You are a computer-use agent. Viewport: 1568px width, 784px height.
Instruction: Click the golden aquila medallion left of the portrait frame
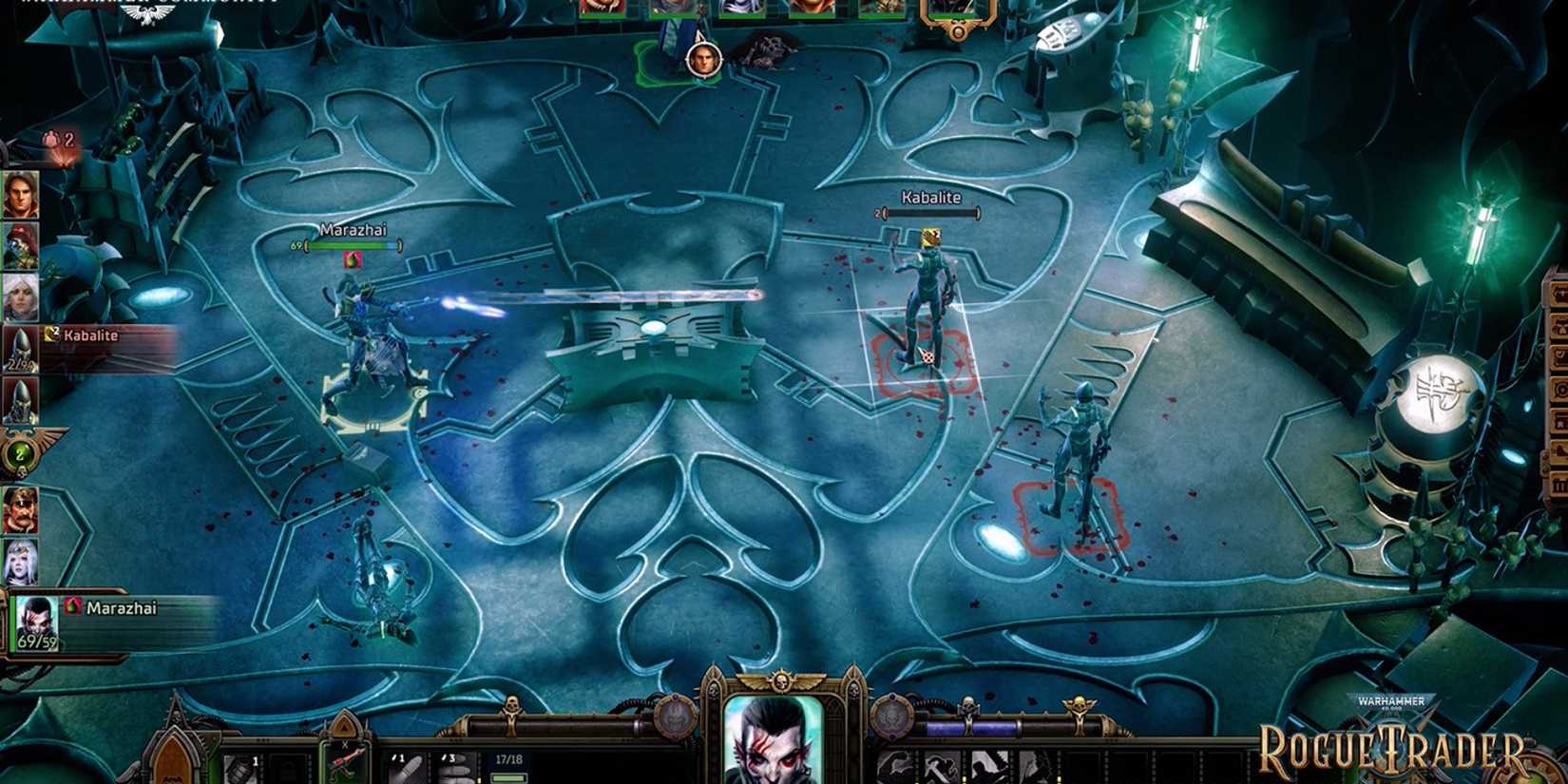[x=675, y=716]
